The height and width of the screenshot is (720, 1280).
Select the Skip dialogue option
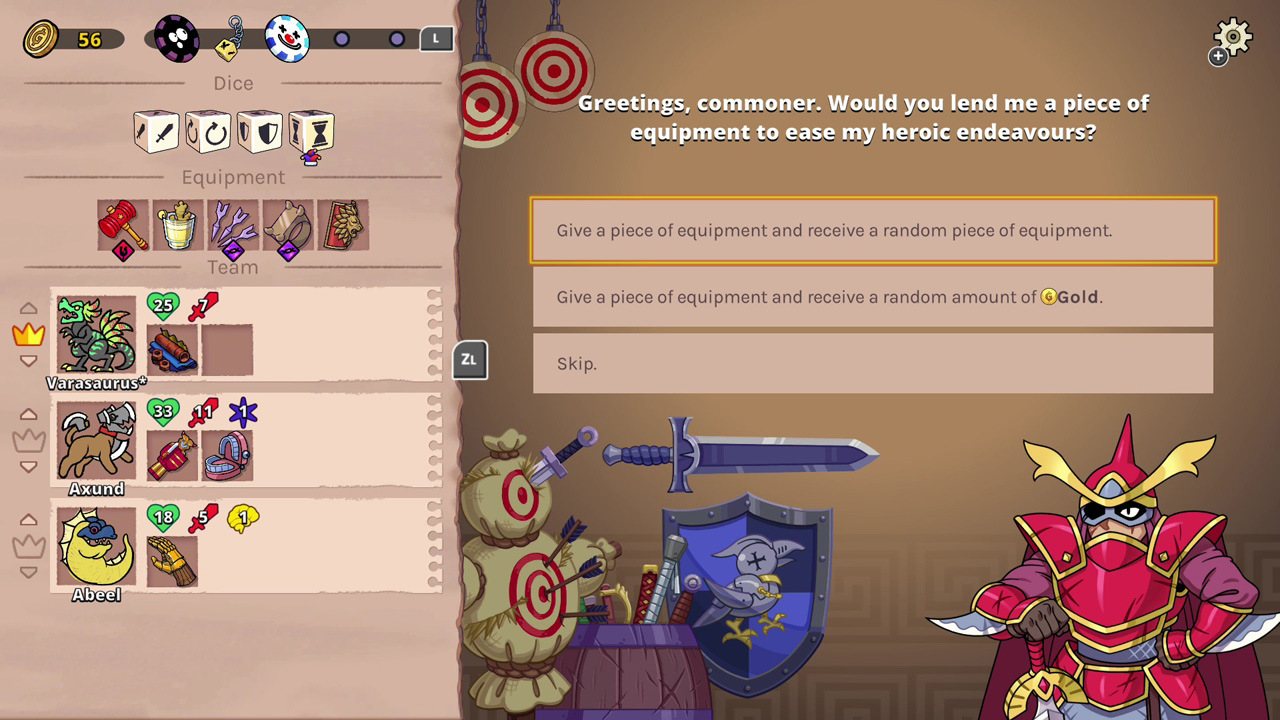click(873, 363)
